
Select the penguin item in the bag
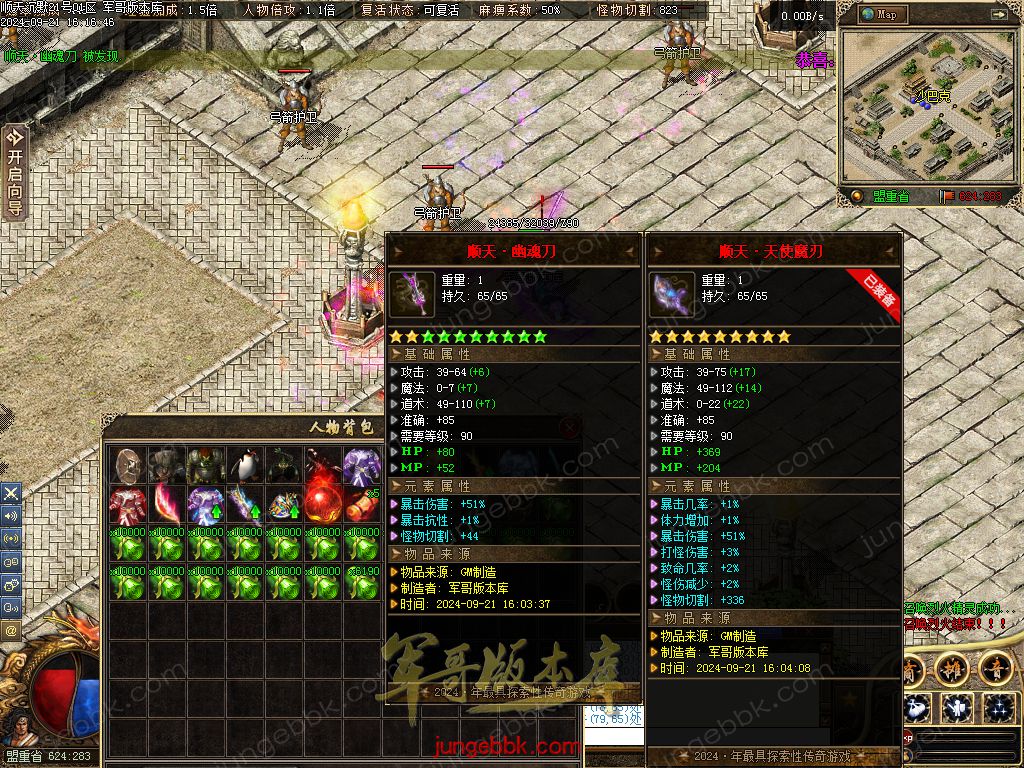pos(244,466)
